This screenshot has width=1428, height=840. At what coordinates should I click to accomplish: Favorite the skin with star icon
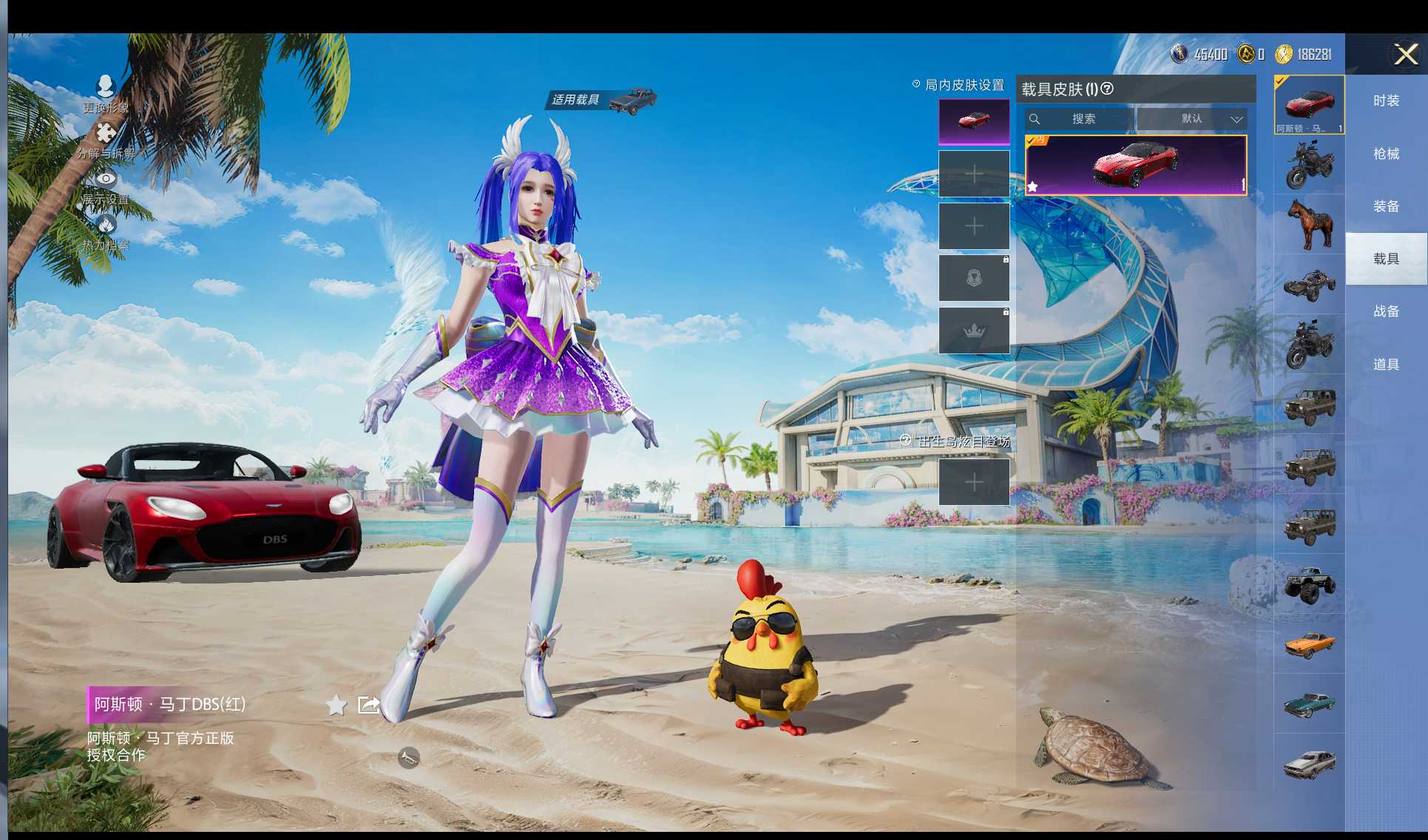coord(336,705)
